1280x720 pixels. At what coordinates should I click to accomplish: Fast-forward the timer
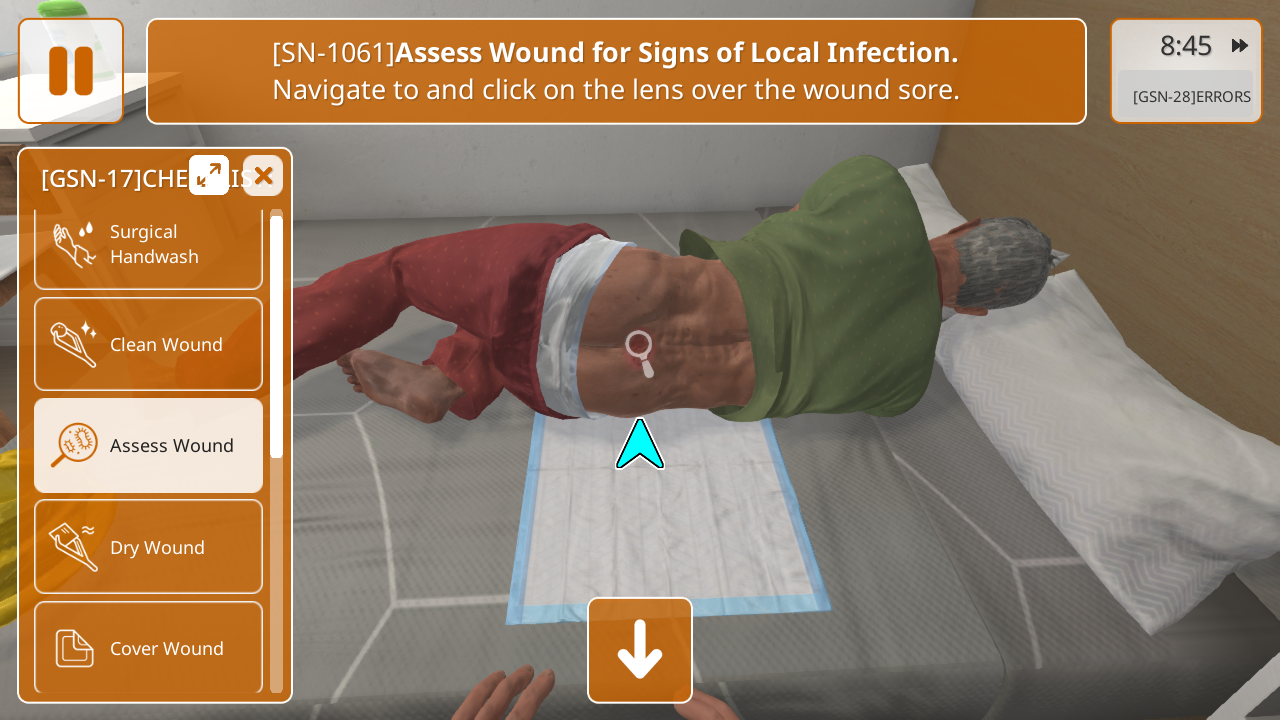click(1240, 45)
